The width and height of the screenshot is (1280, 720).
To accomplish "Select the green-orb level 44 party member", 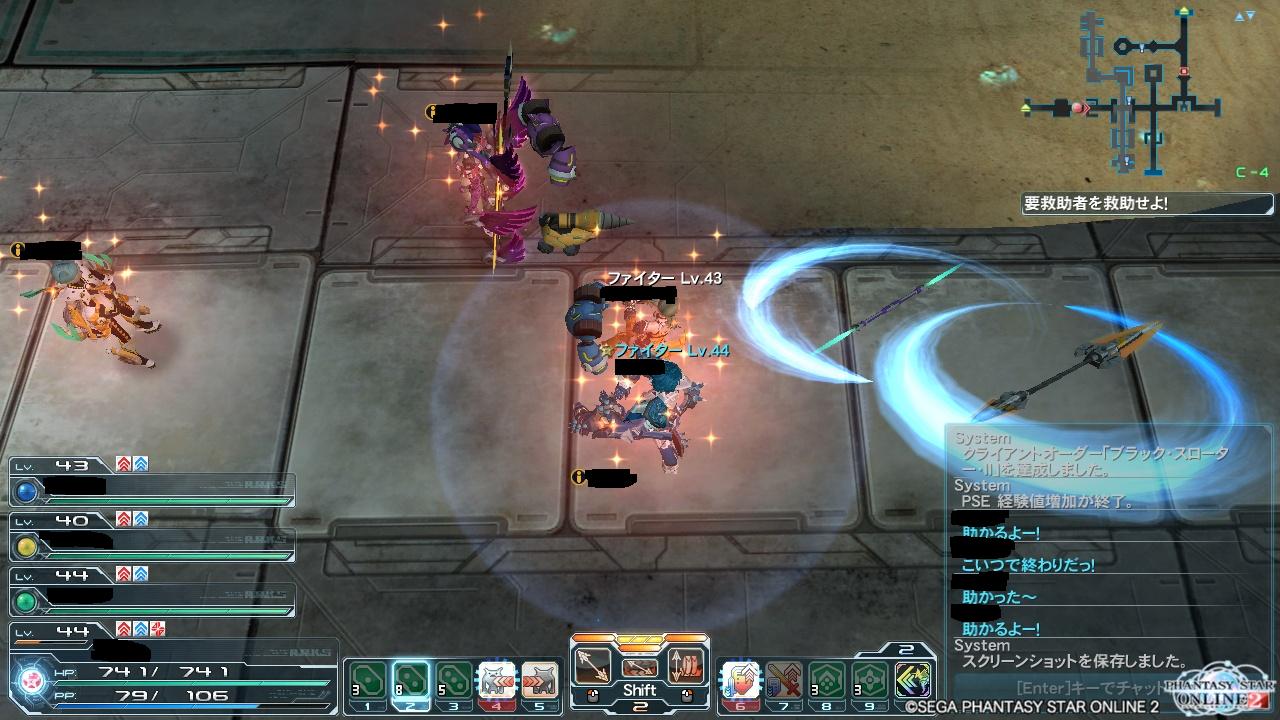I will [x=152, y=592].
